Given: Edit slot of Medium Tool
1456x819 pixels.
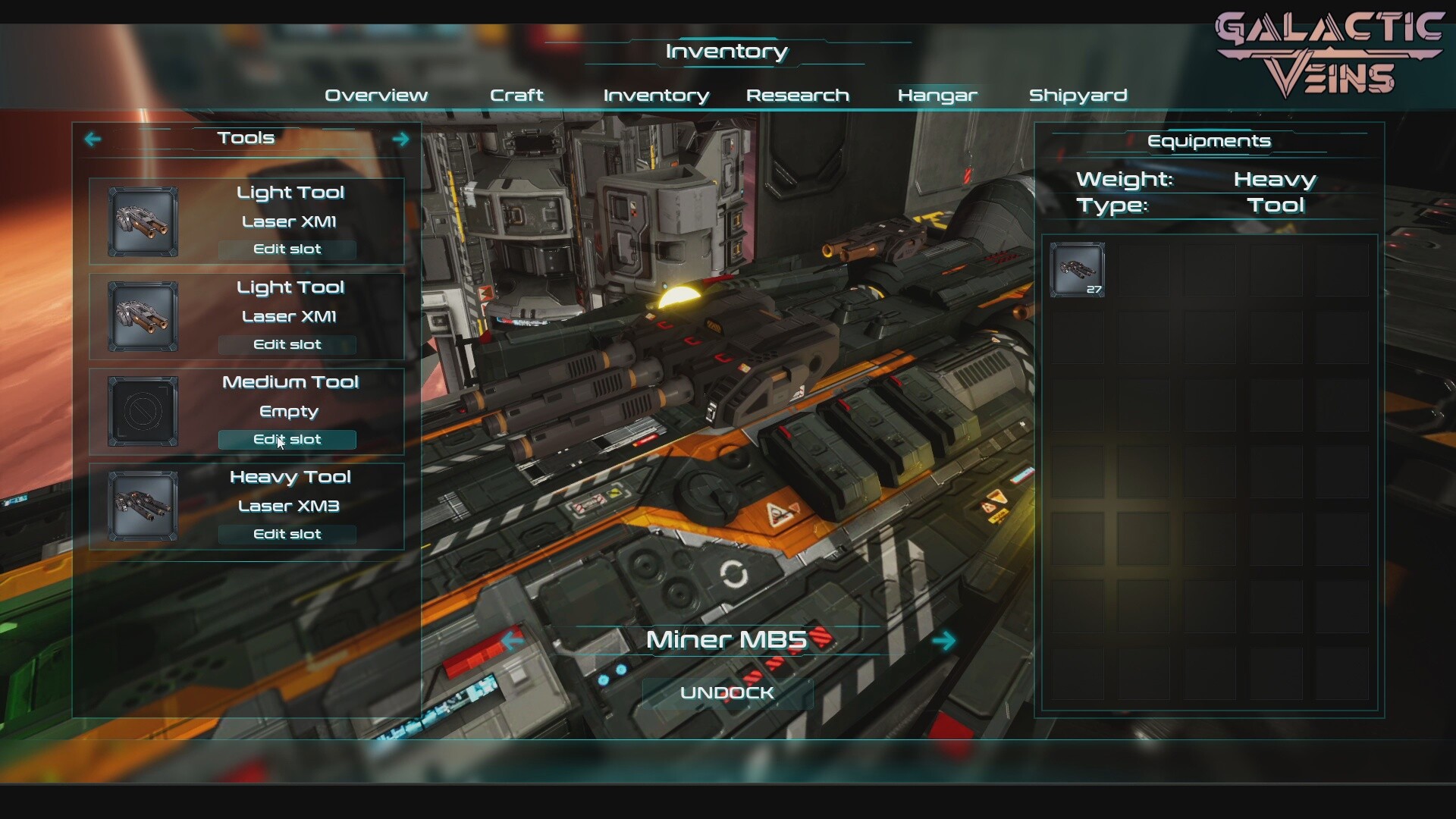Looking at the screenshot, I should tap(287, 440).
